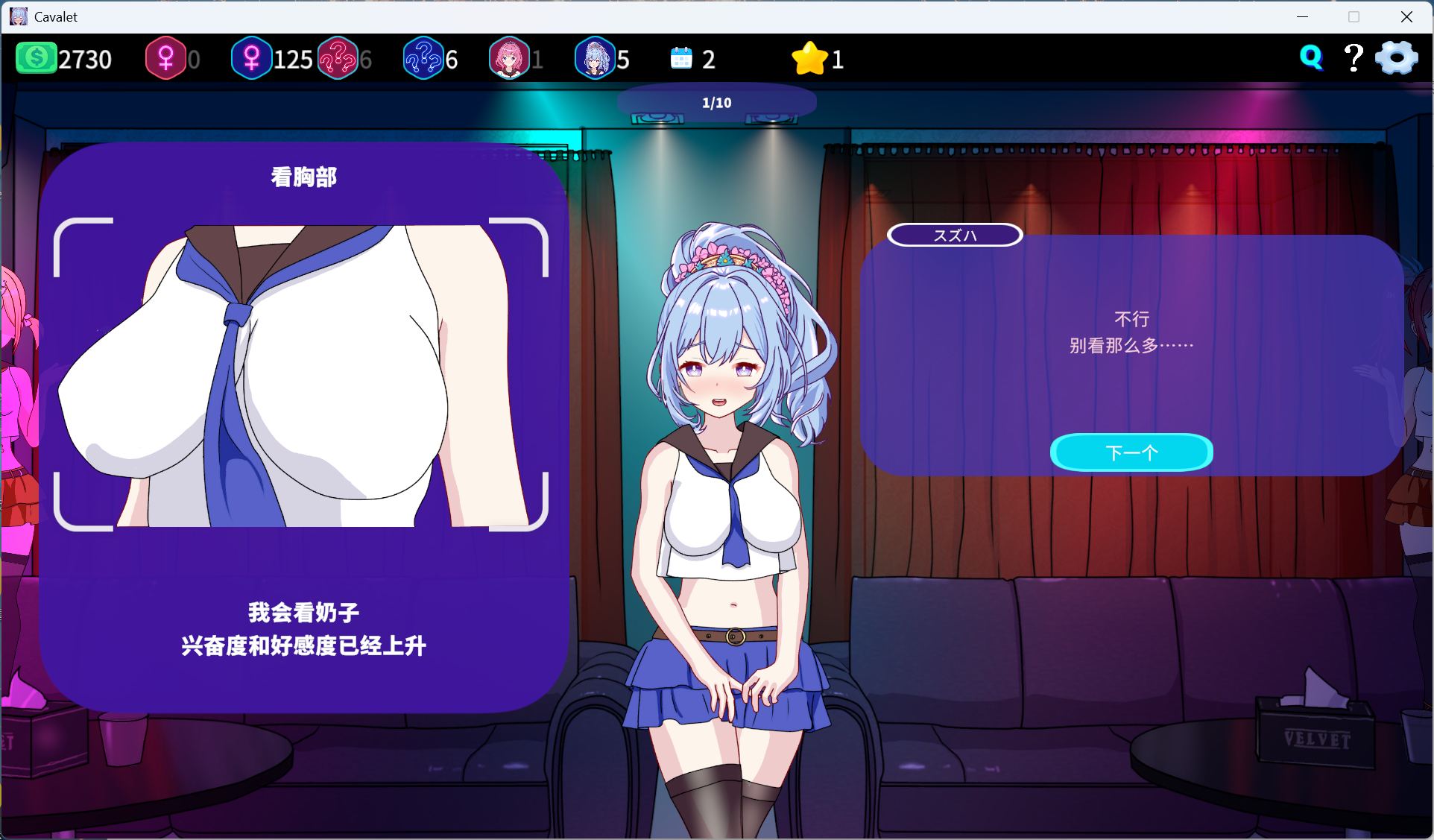Click the 1/10 progress banner
This screenshot has width=1434, height=840.
(716, 102)
